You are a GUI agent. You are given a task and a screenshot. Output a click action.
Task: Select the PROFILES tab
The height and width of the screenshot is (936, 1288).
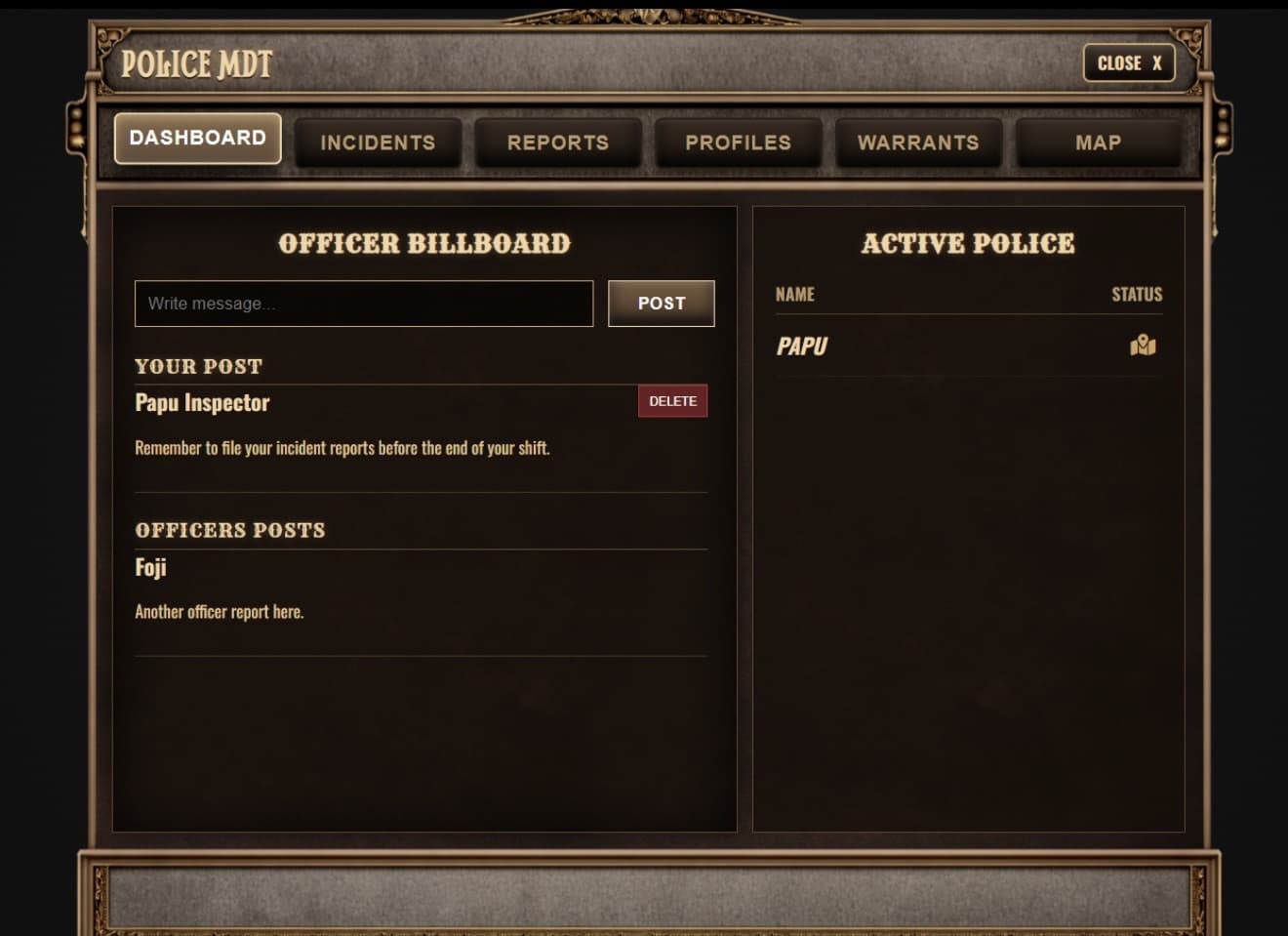[x=738, y=142]
